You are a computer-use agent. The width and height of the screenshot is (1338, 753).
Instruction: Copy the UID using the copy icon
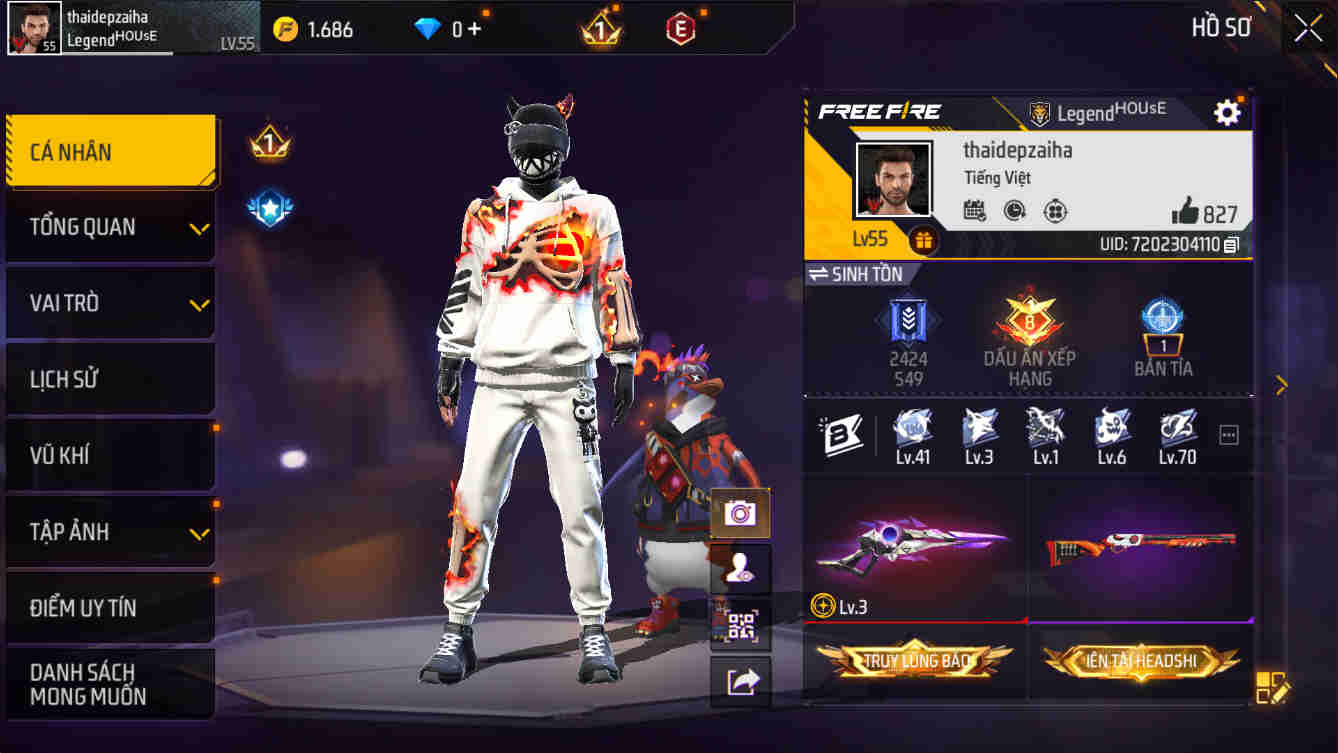click(x=1239, y=243)
